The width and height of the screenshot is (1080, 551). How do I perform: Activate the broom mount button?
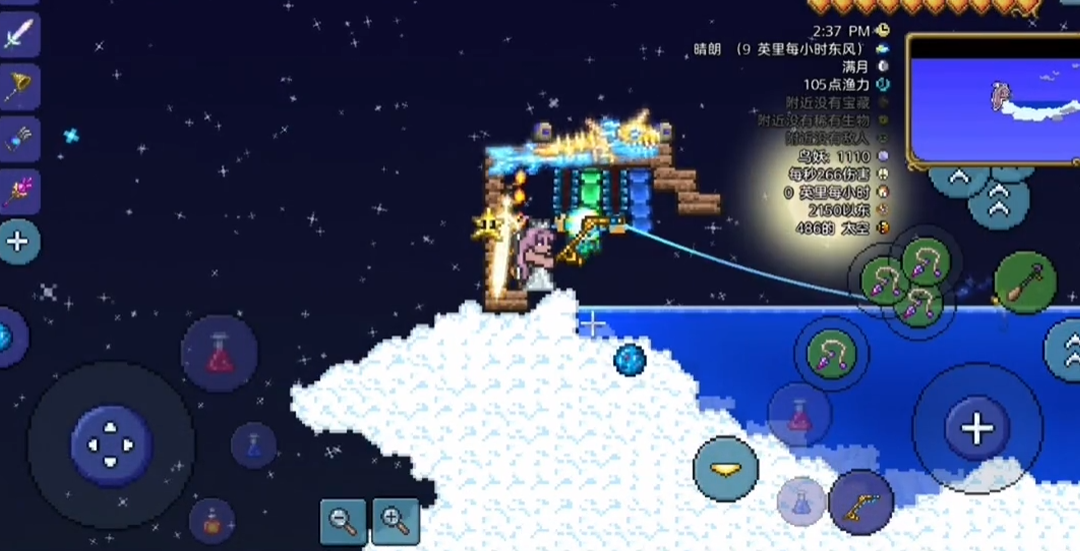pos(1025,283)
